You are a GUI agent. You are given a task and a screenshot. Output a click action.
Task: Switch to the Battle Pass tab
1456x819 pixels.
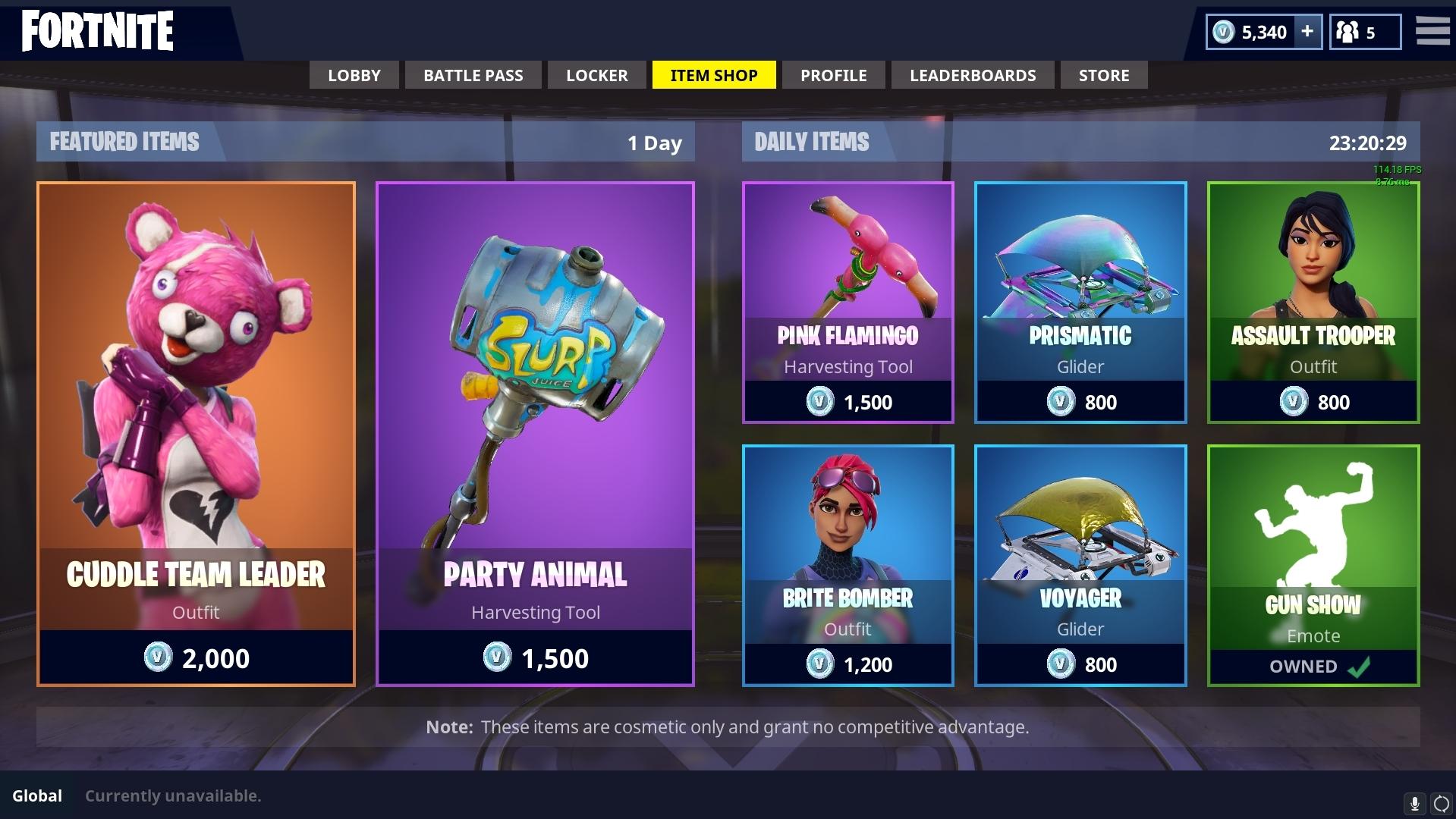point(473,75)
